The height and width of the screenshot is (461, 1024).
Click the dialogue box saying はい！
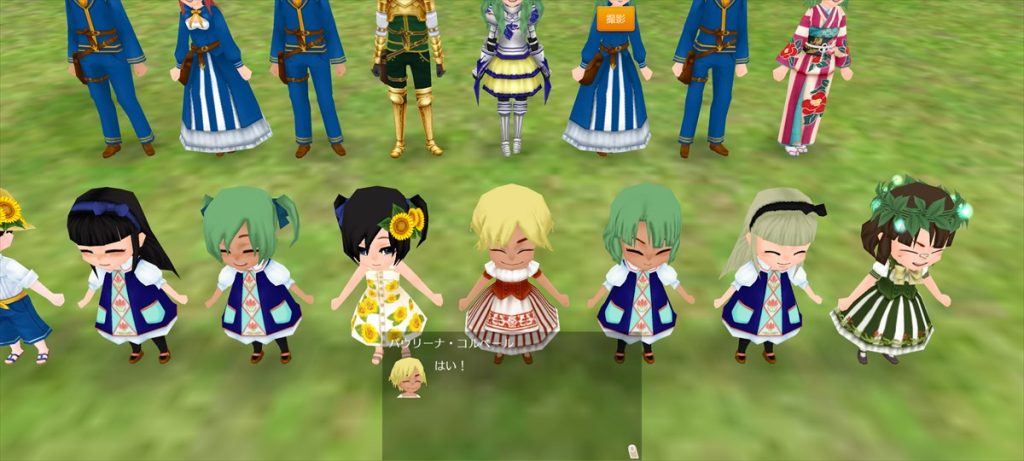[511, 396]
